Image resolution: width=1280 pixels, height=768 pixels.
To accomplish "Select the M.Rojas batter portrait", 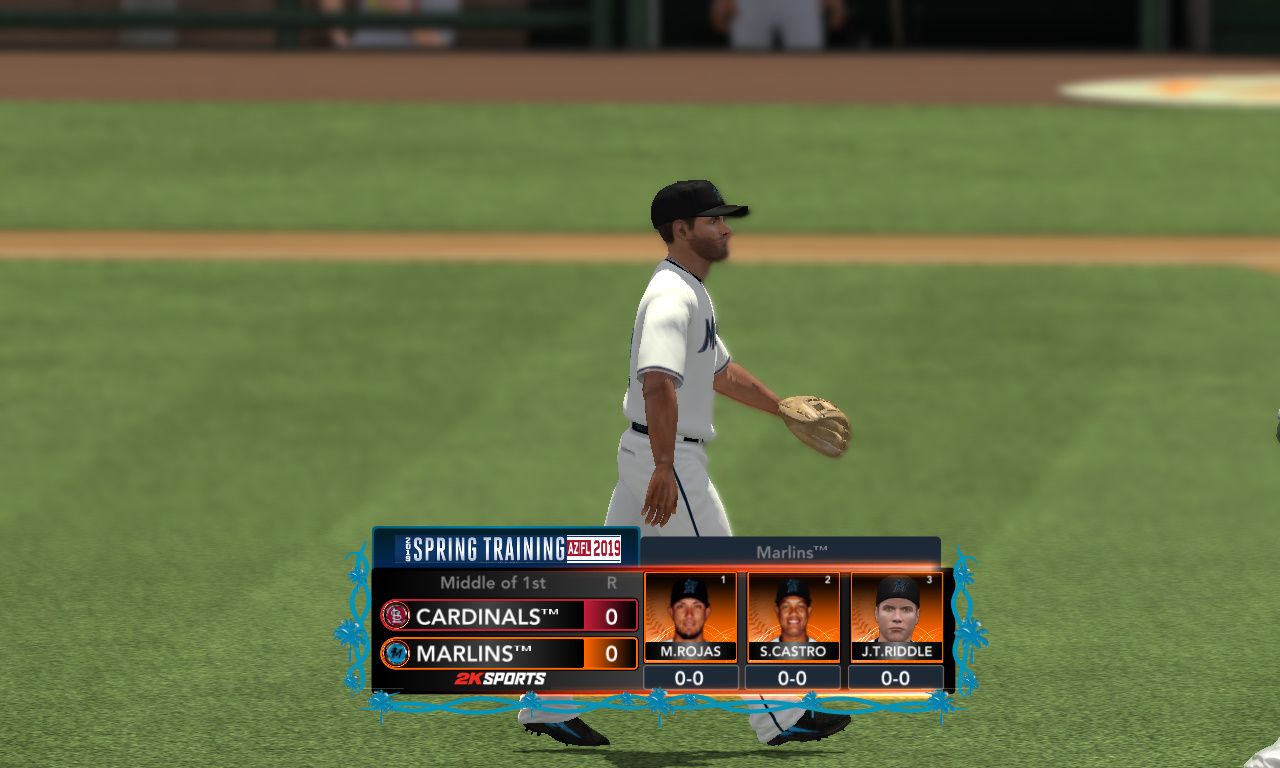I will click(x=690, y=609).
